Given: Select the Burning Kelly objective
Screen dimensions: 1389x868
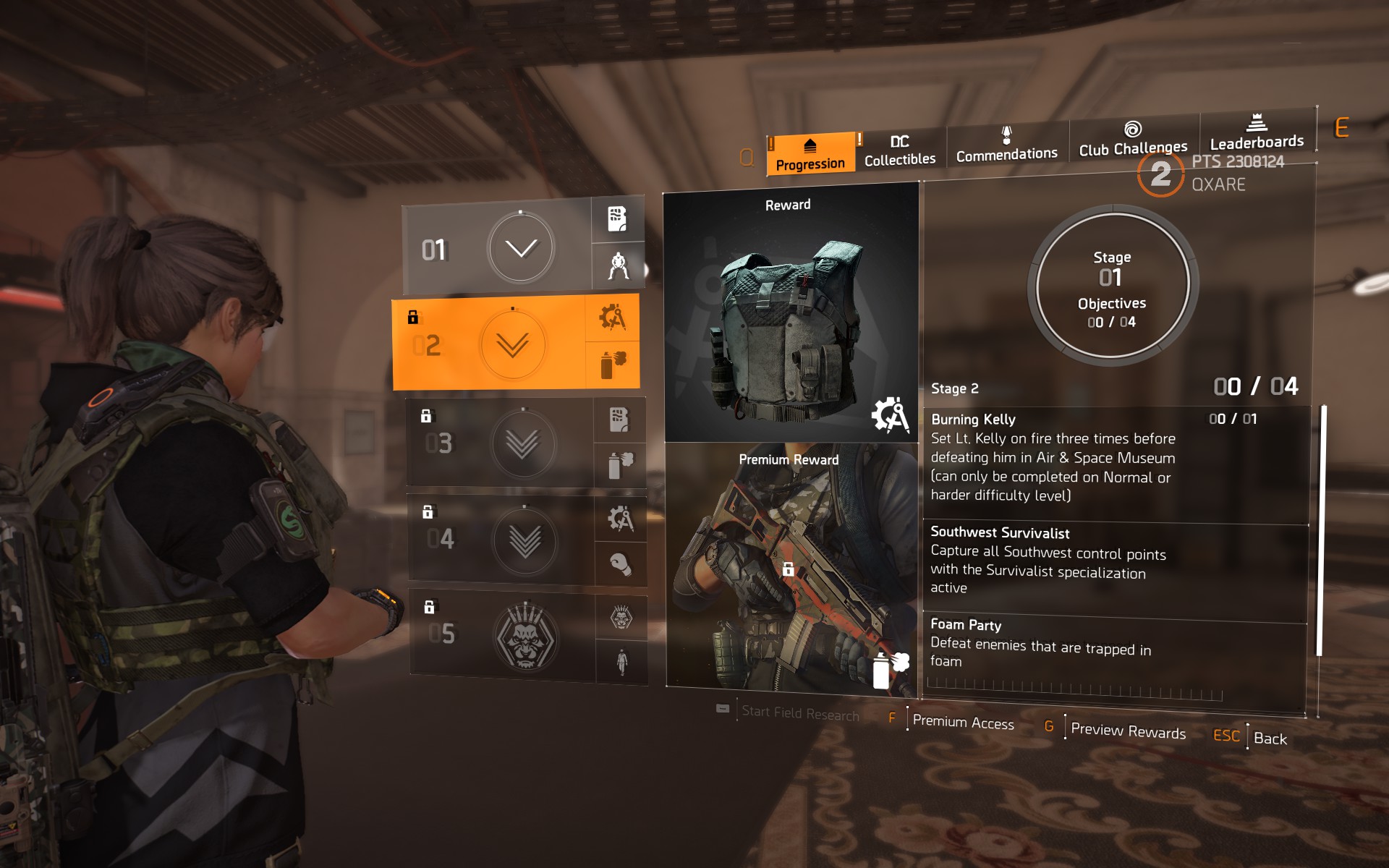Looking at the screenshot, I should pyautogui.click(x=1115, y=457).
